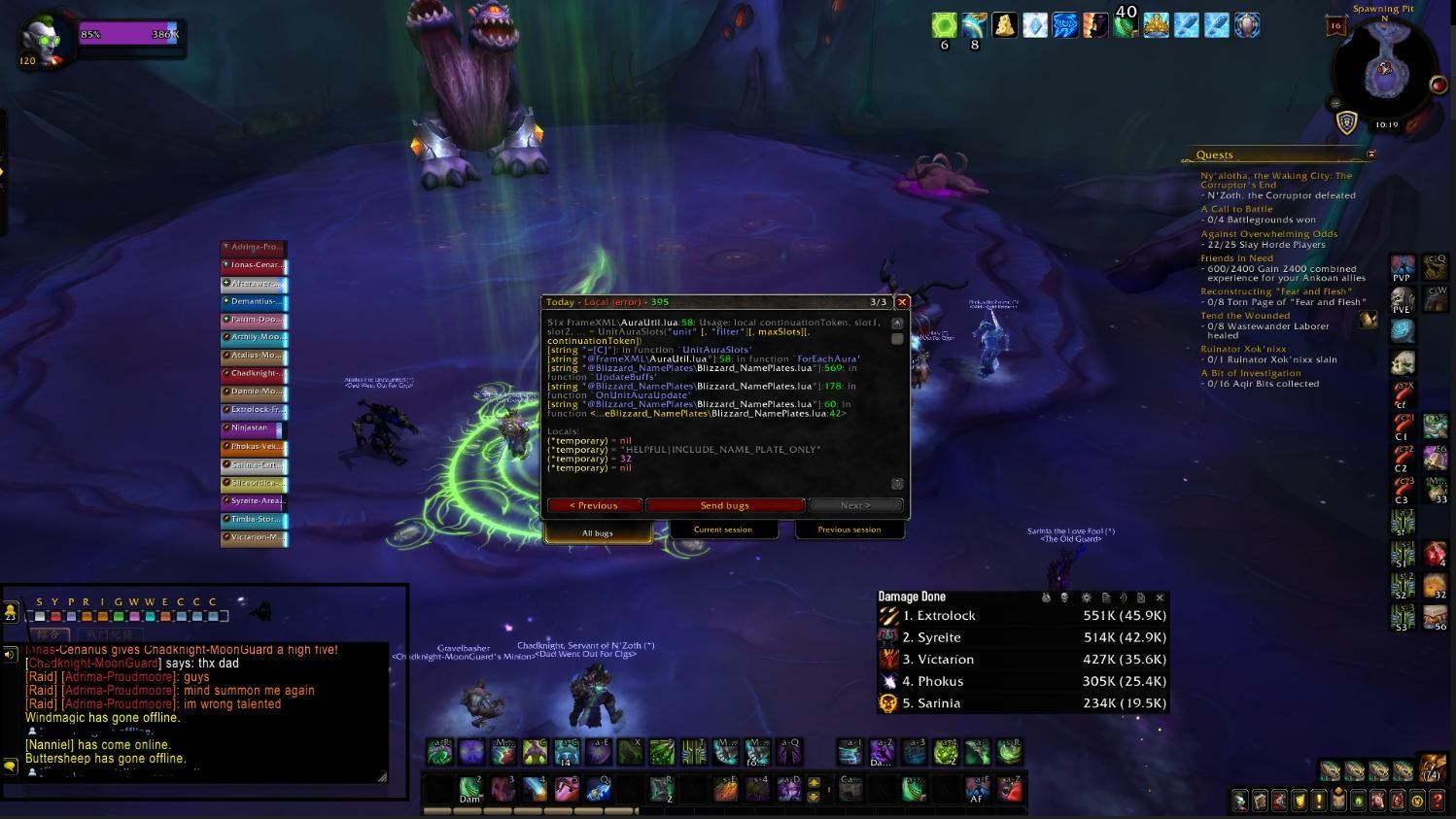This screenshot has height=819, width=1456.
Task: Click < Previous to view the earlier error
Action: click(594, 505)
